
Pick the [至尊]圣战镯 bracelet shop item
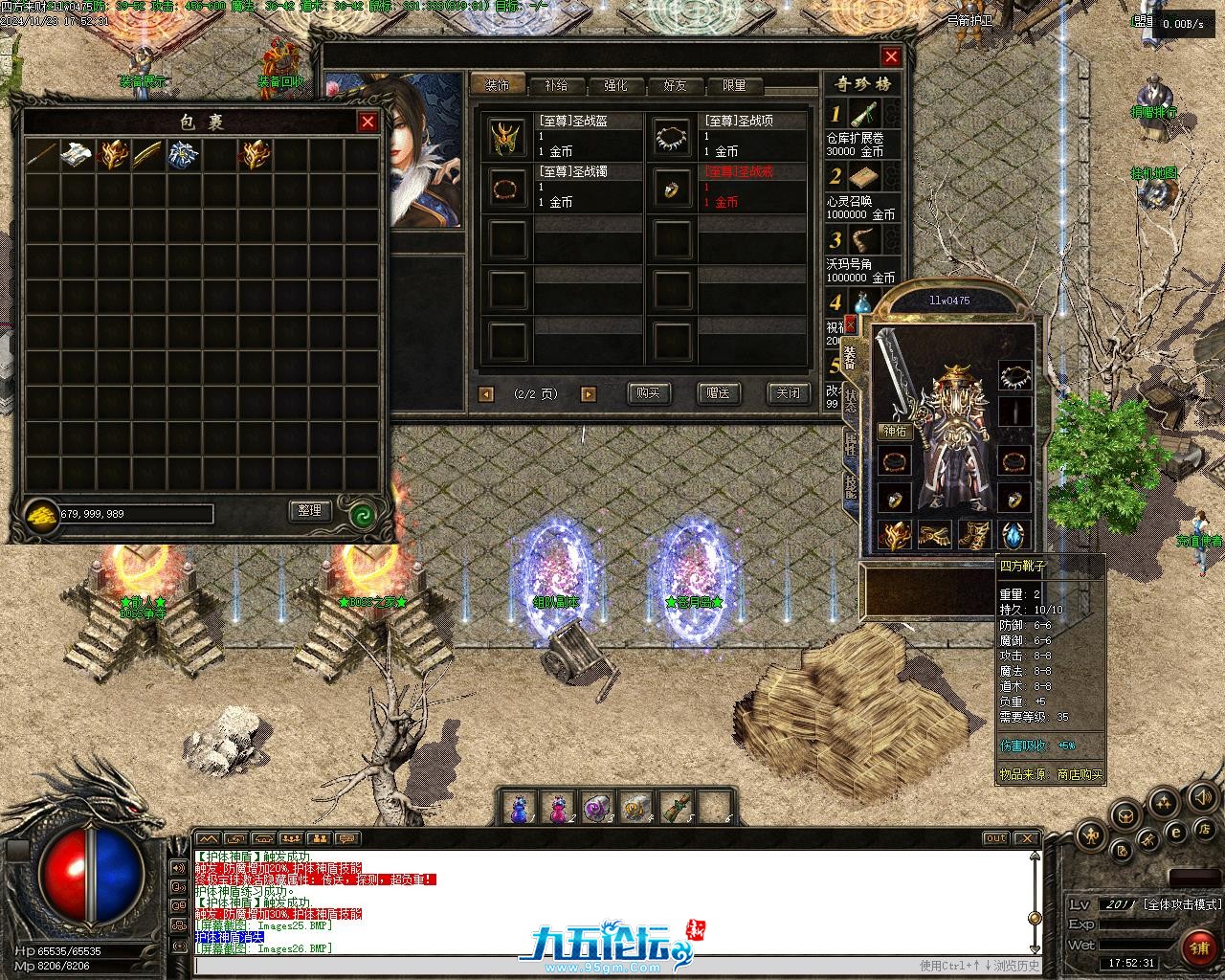pos(507,188)
